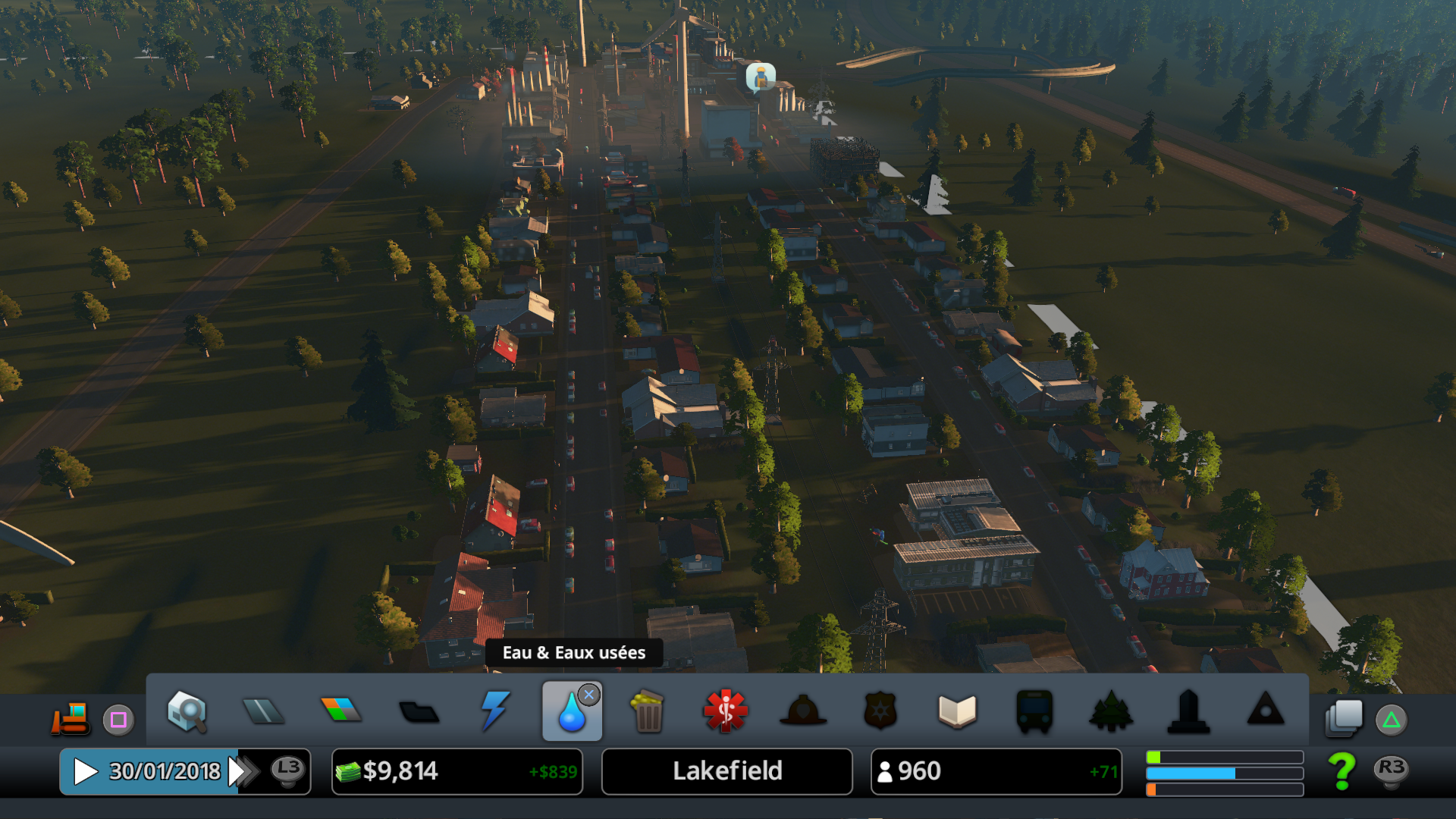Choose the monument silhouette menu

1188,711
